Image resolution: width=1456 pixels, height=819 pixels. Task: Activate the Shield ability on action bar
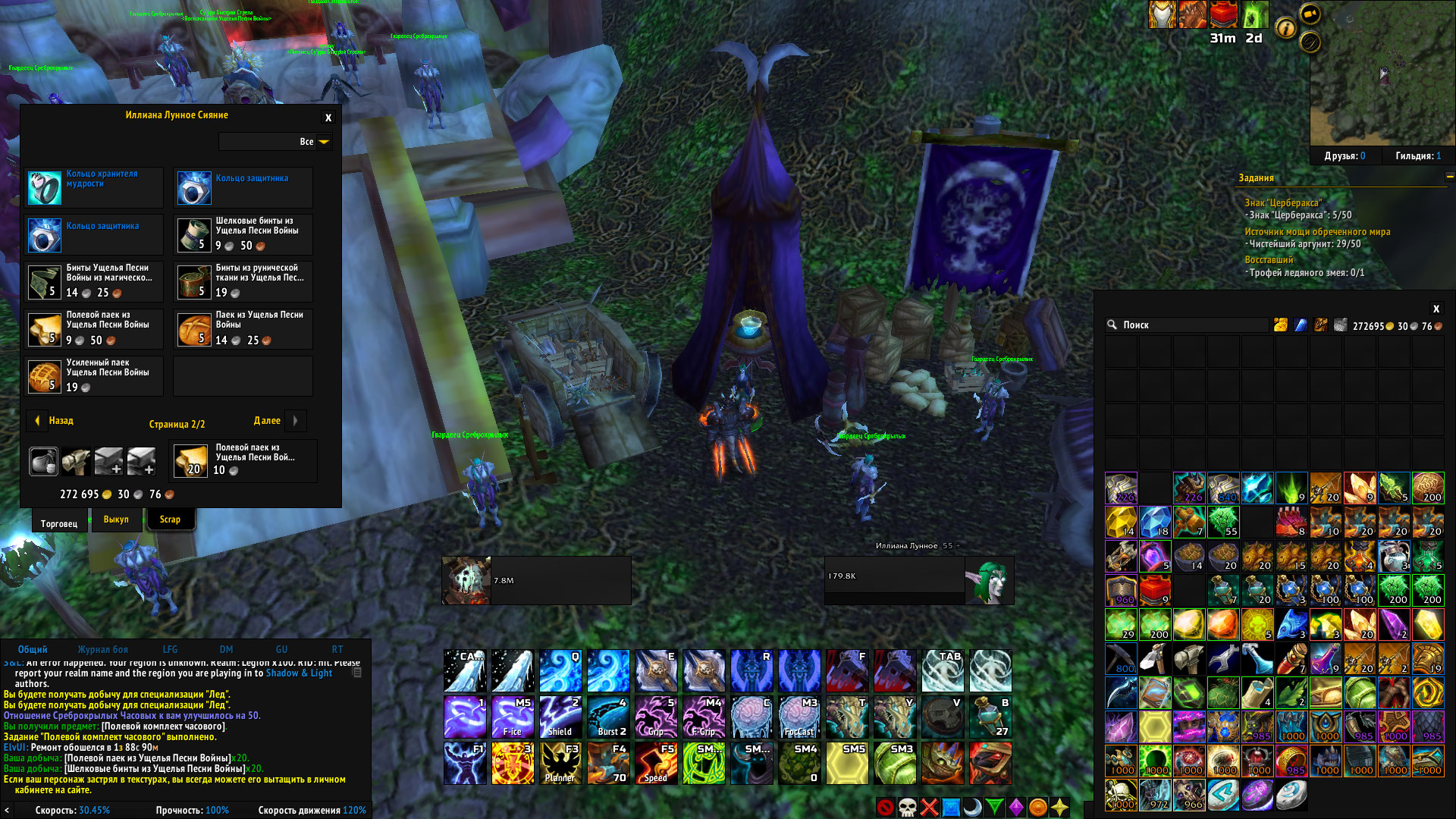(x=560, y=717)
